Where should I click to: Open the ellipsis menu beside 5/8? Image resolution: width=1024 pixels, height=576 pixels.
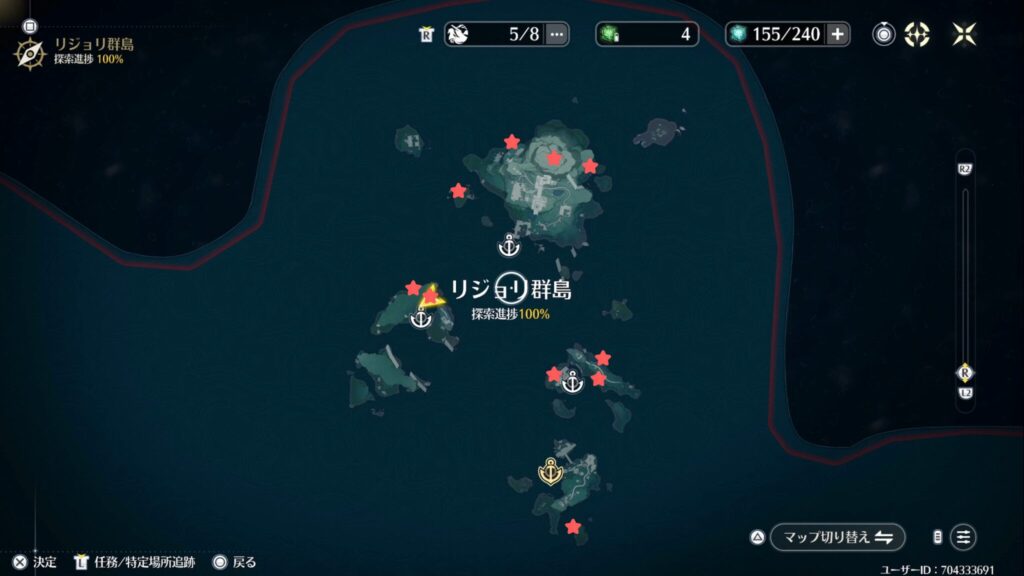click(x=557, y=34)
